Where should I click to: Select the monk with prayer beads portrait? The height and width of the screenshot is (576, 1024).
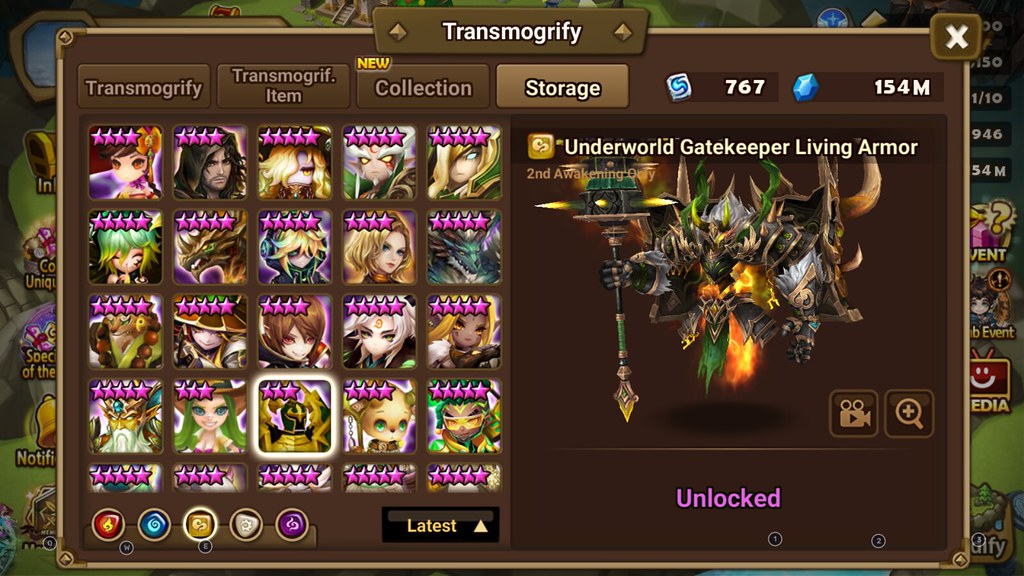125,332
